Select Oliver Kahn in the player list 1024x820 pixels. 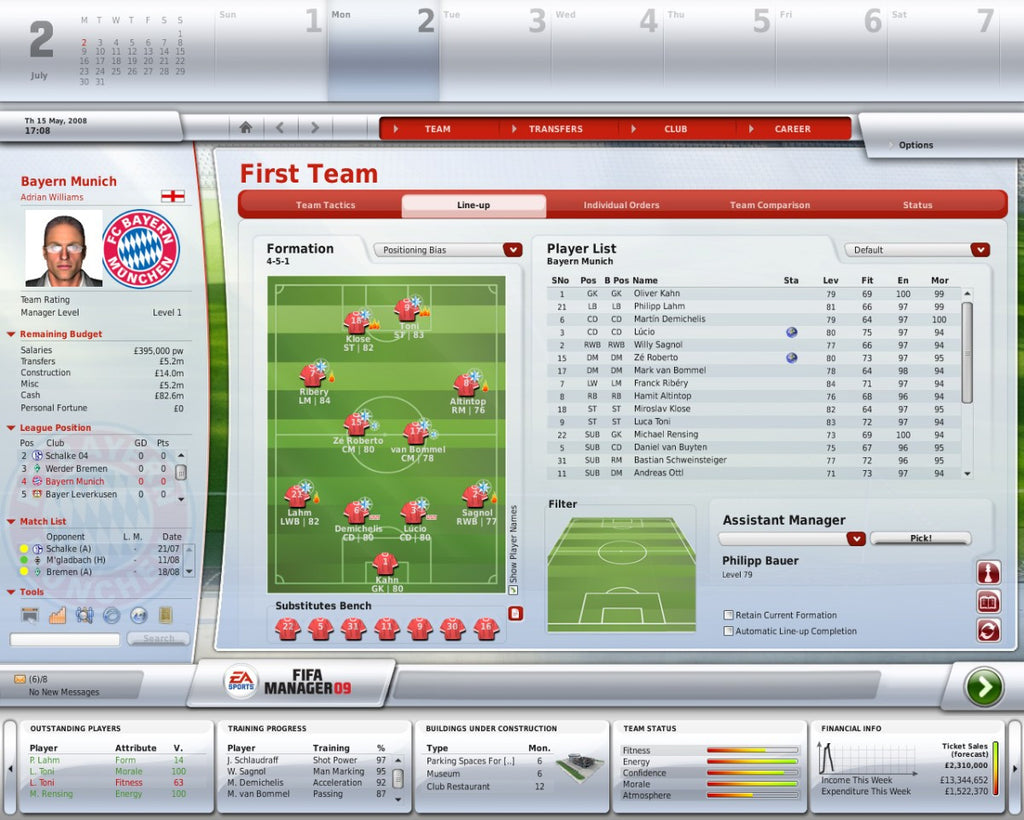tap(656, 294)
